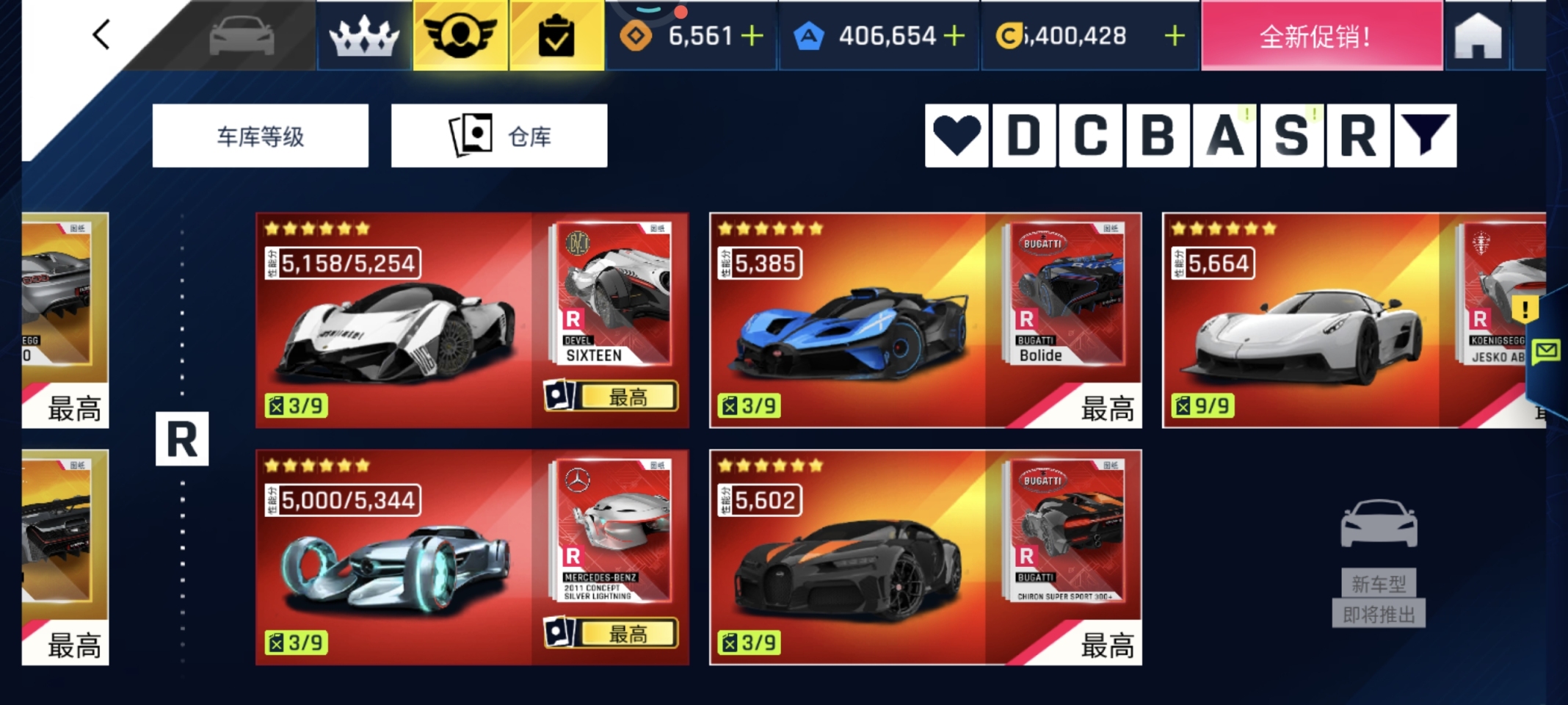This screenshot has height=705, width=1568.
Task: Open the 车库等级 garage level panel
Action: coord(260,136)
